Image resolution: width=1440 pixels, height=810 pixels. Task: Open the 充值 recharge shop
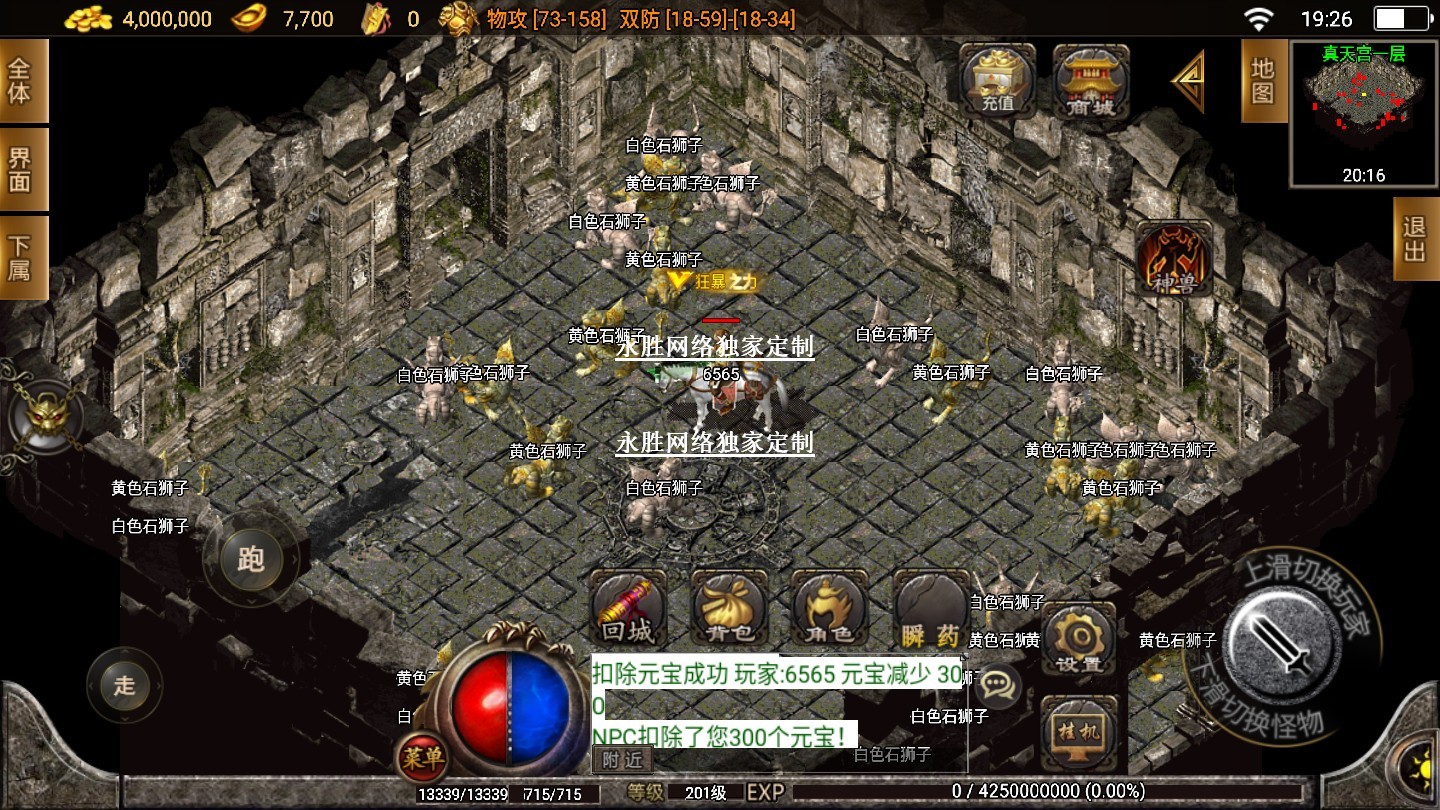997,81
